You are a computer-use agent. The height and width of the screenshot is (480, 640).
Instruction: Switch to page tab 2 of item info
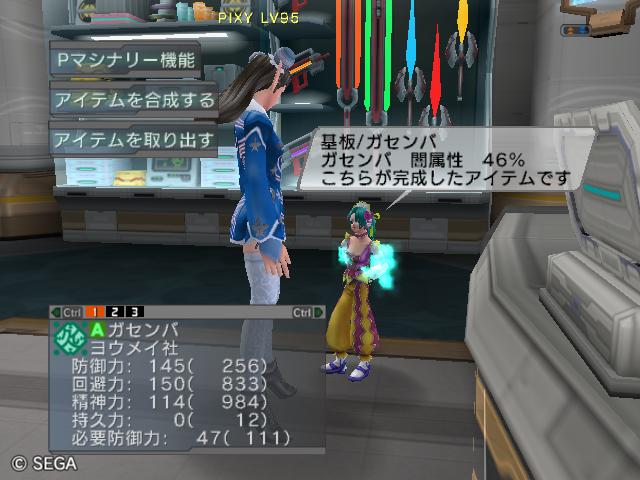pyautogui.click(x=117, y=312)
